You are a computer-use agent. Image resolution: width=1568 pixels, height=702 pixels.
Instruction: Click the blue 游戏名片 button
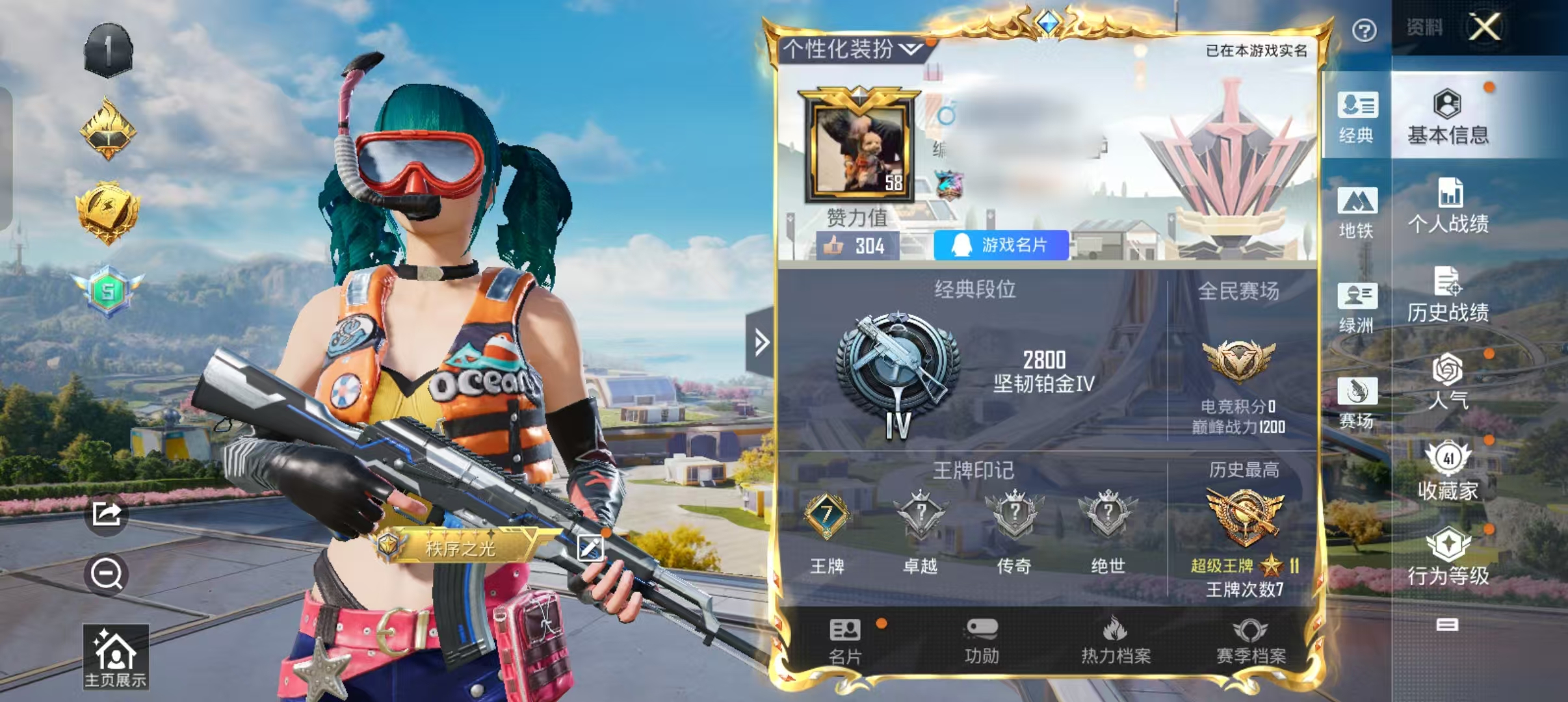coord(1001,245)
